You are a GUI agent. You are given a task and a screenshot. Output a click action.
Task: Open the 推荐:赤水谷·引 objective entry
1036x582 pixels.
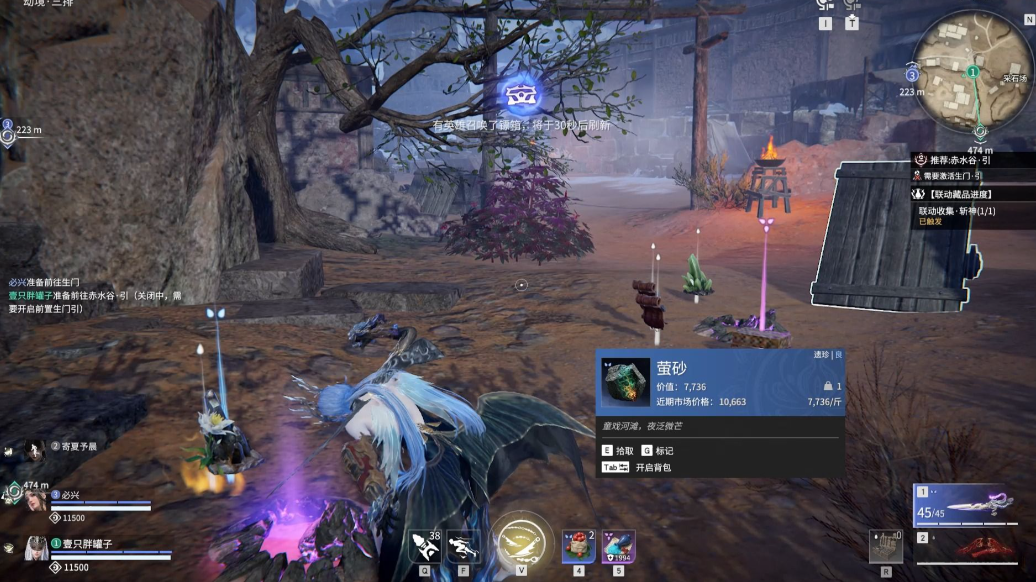[x=969, y=160]
